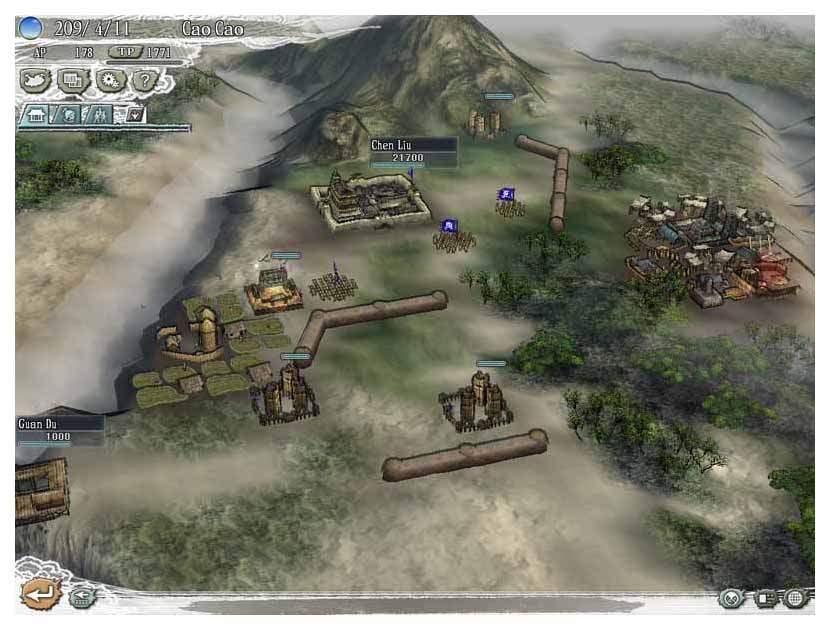The height and width of the screenshot is (630, 830).
Task: Open the gear settings menu
Action: (x=109, y=79)
